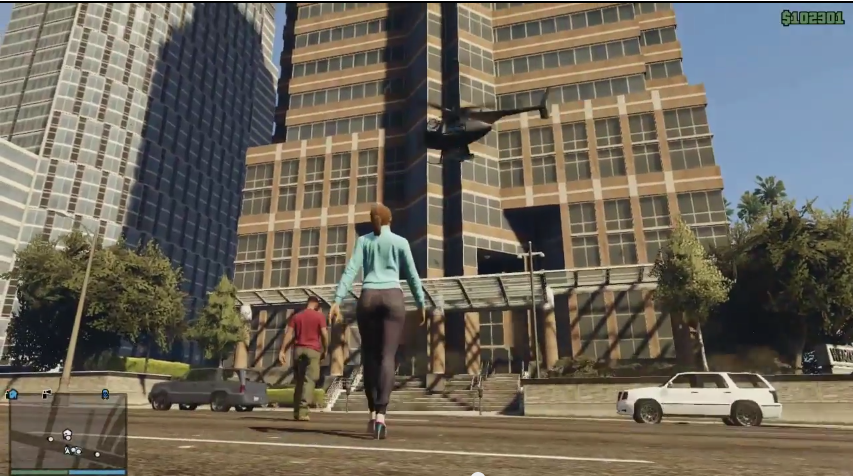Click the pistol-shaped gun shop blip
The width and height of the screenshot is (853, 476).
pos(46,394)
